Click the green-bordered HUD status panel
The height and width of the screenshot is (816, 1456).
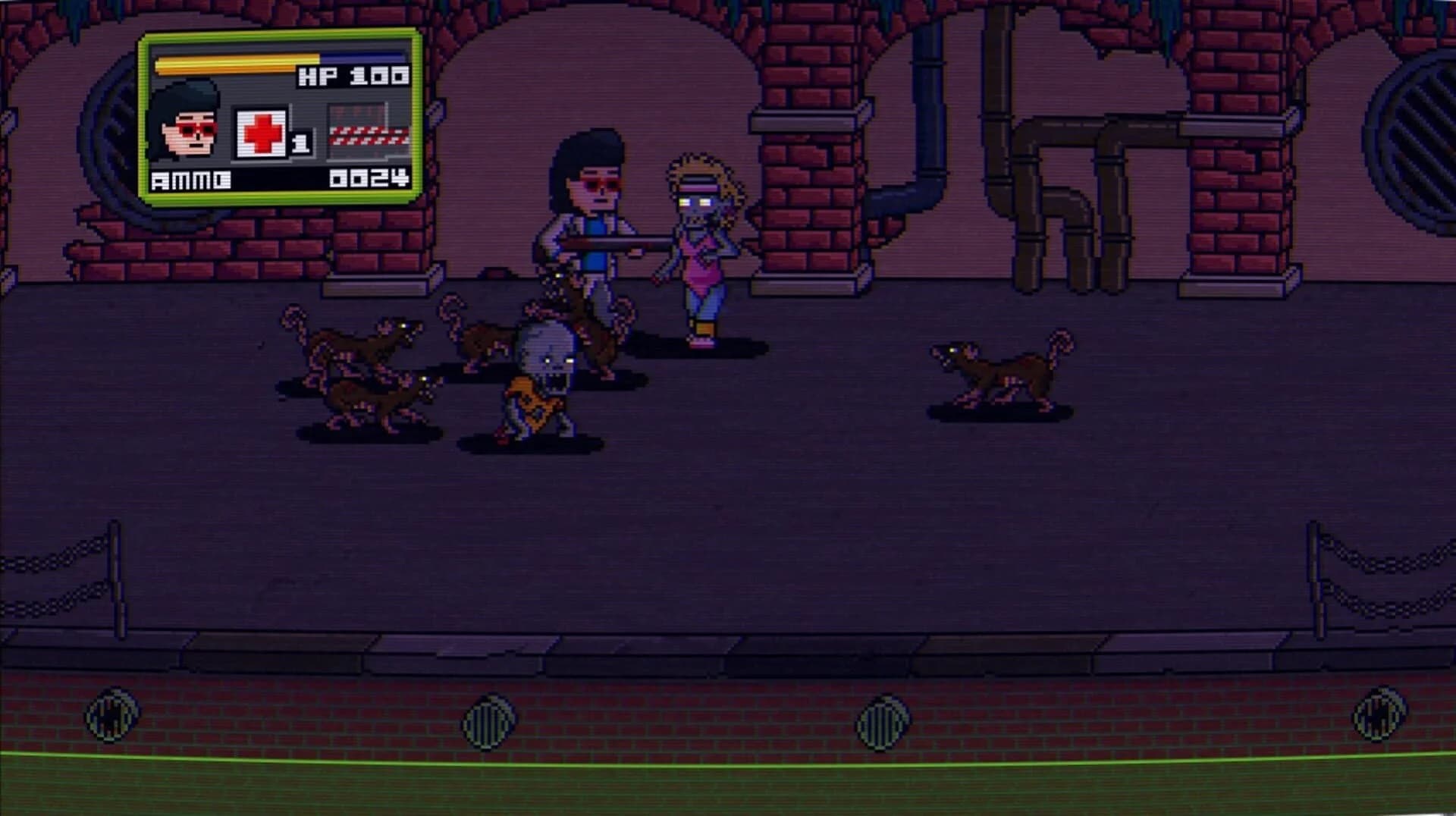(277, 118)
